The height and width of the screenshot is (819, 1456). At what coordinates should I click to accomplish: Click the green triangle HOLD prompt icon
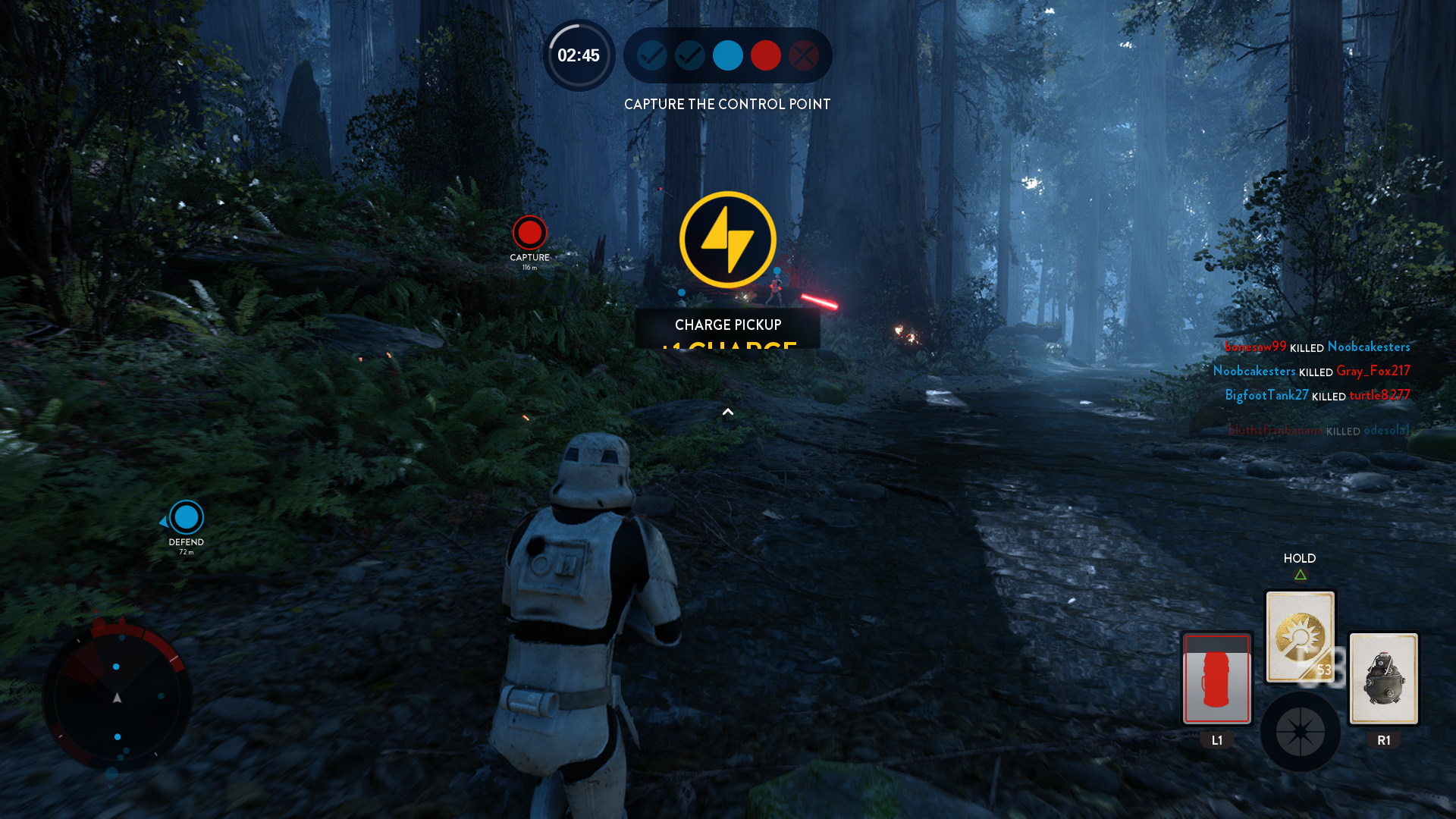click(x=1300, y=574)
